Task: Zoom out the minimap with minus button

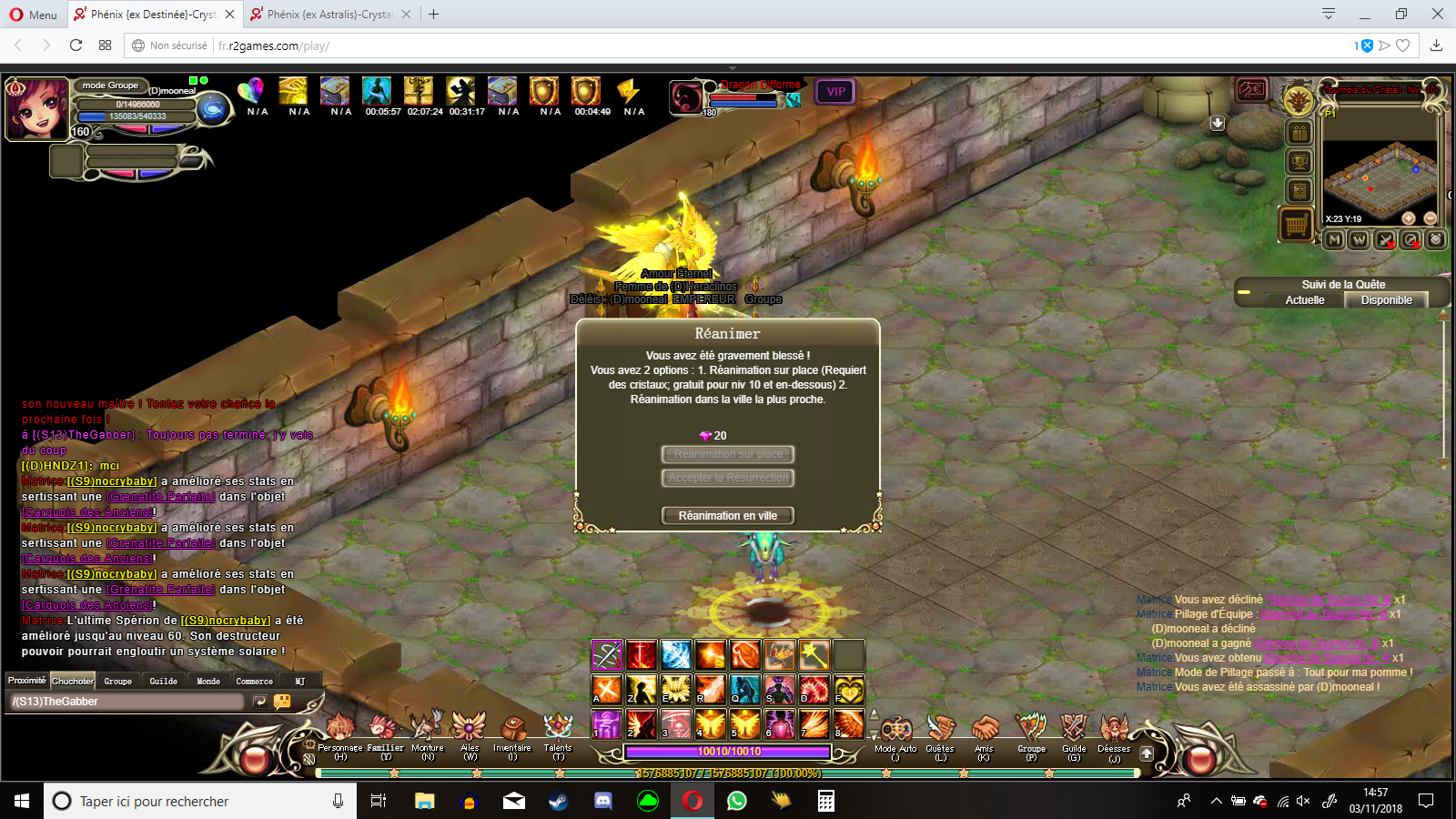Action: (1430, 218)
